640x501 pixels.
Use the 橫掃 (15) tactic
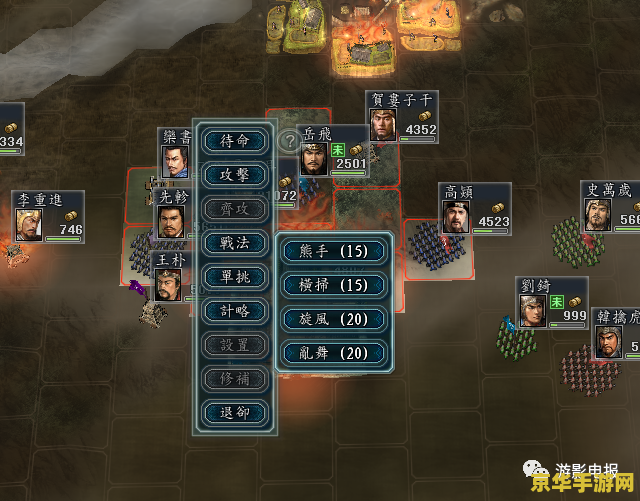333,285
